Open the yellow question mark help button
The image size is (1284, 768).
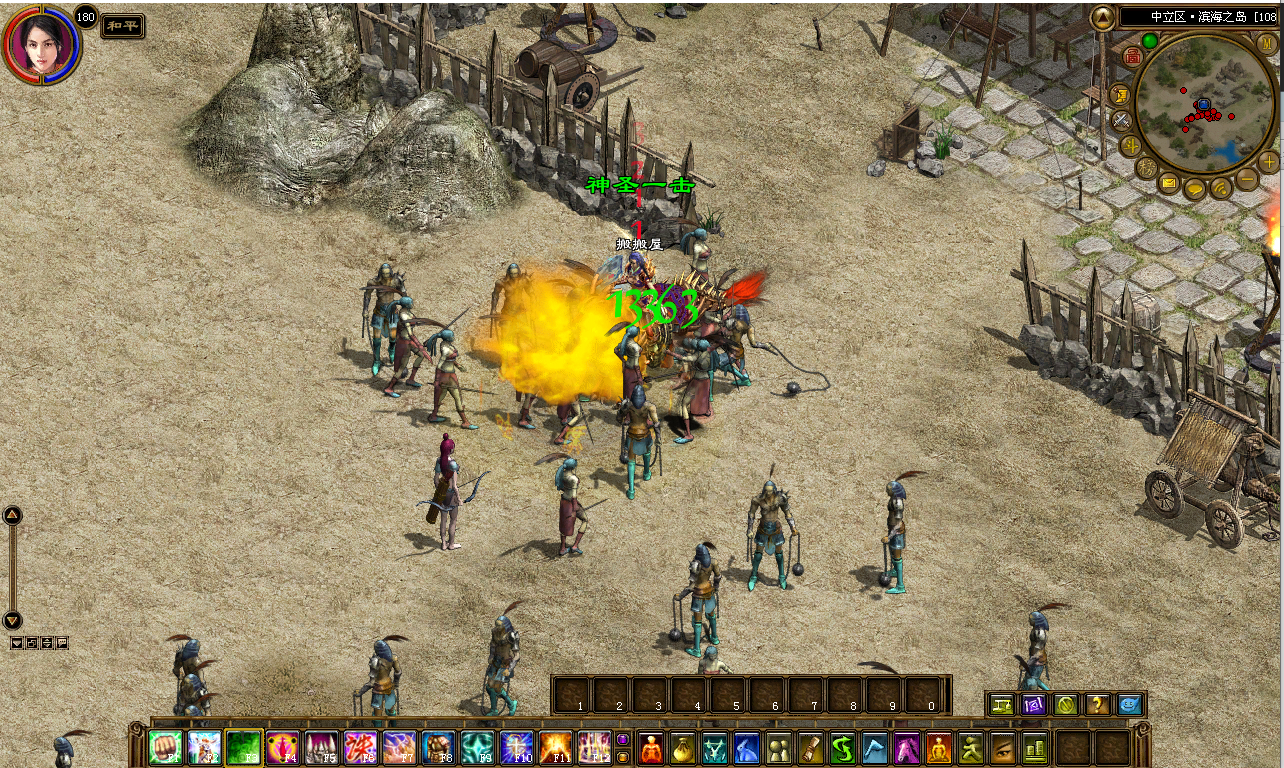point(1097,704)
